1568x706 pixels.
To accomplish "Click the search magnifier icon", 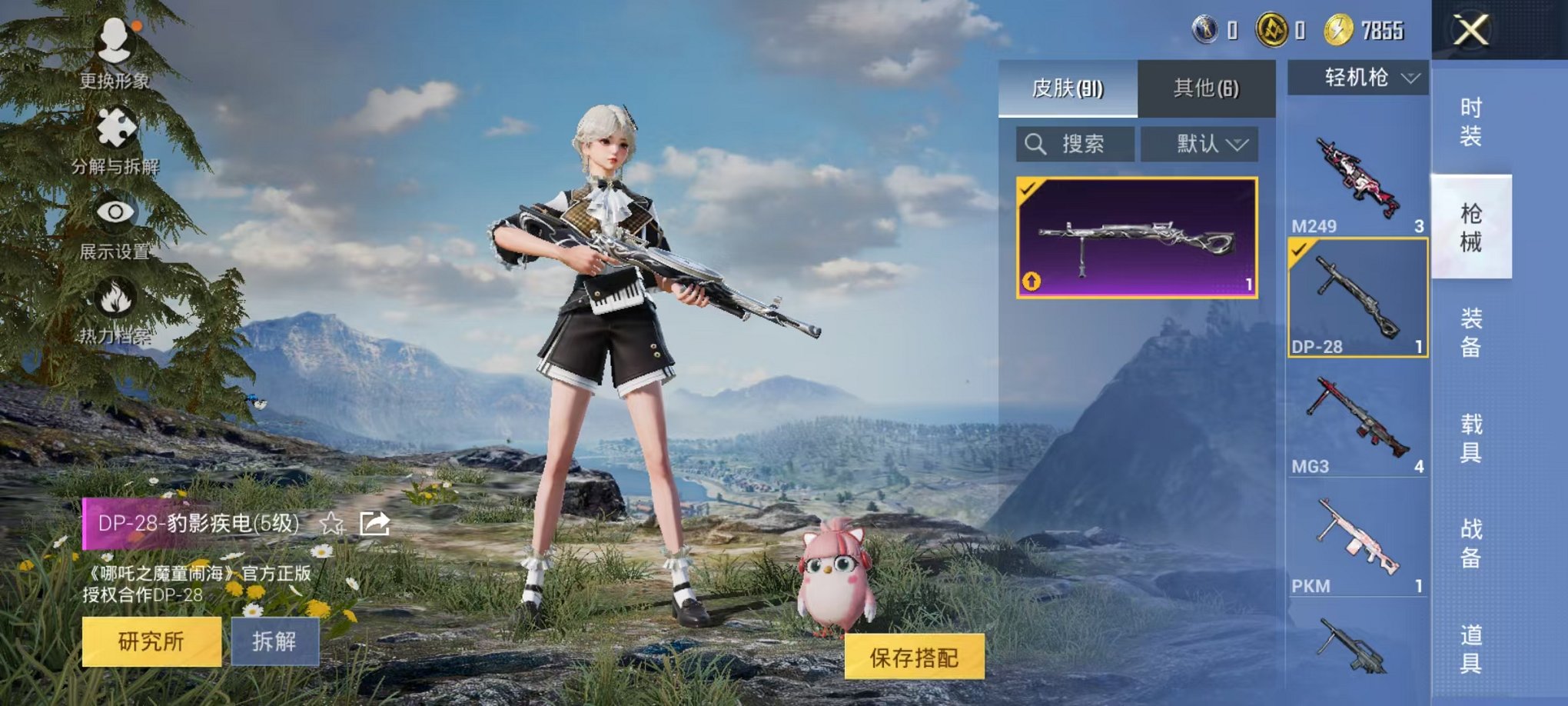I will click(1035, 145).
